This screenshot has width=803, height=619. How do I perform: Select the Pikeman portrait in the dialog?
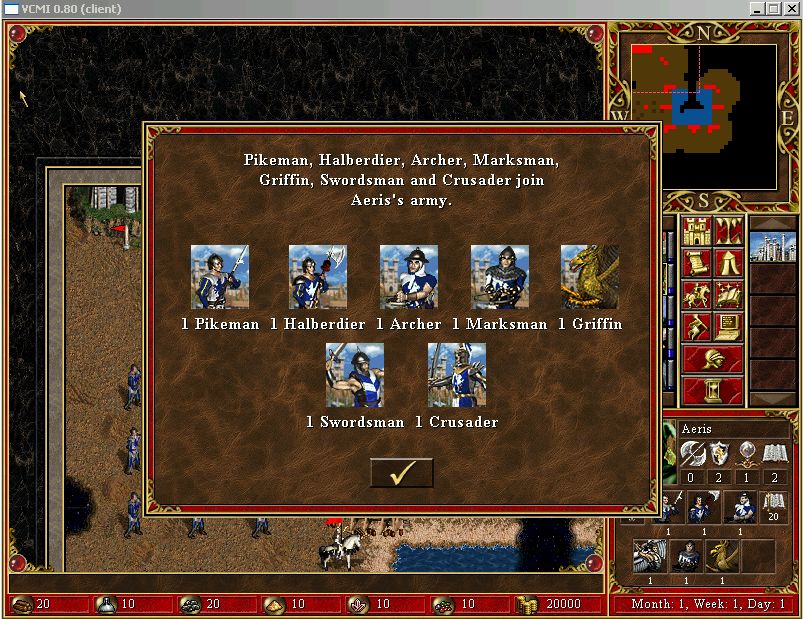click(x=220, y=277)
